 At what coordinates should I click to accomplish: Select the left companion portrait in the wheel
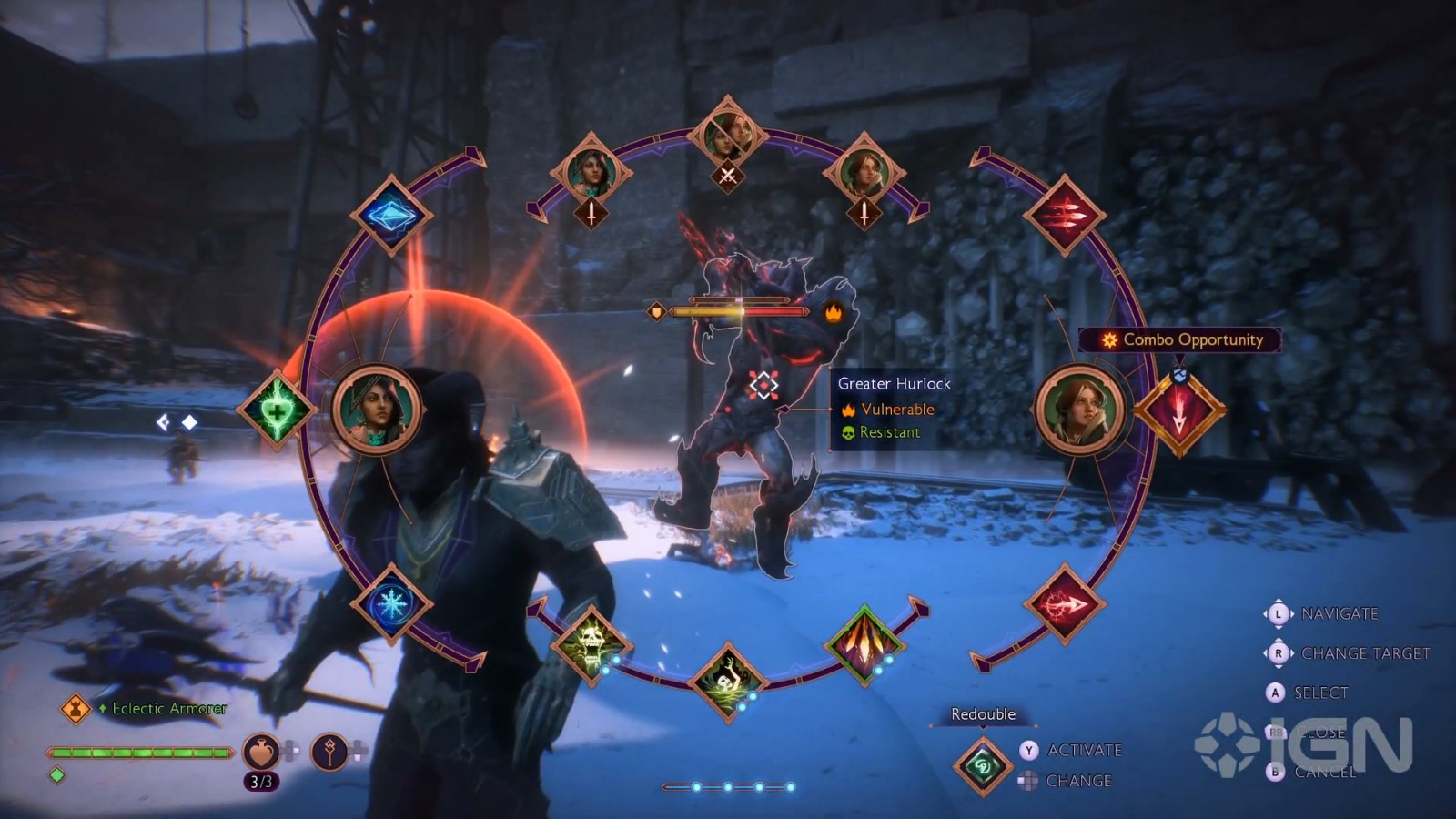pos(377,410)
